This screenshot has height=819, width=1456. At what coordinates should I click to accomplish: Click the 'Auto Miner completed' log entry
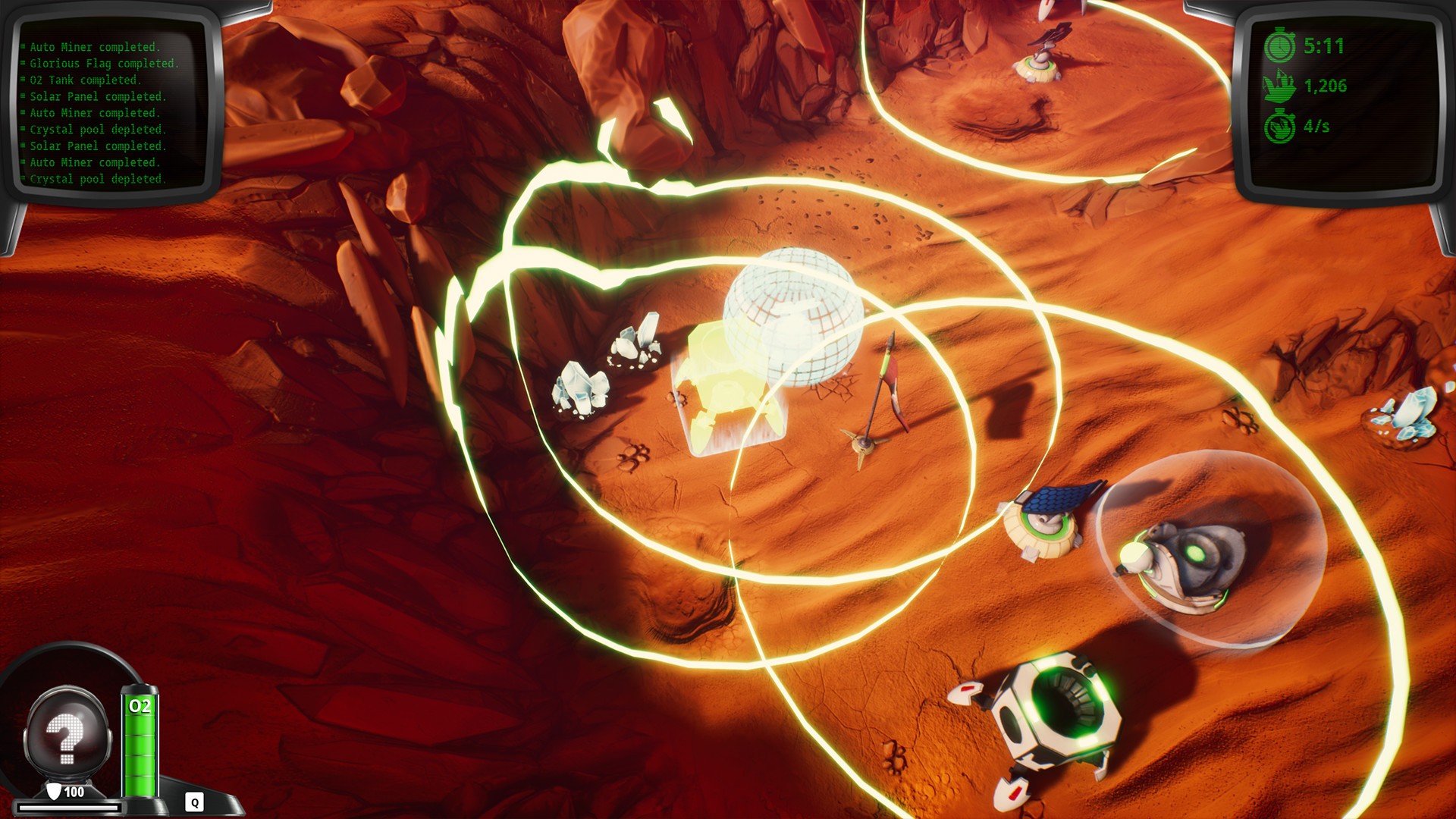[94, 46]
